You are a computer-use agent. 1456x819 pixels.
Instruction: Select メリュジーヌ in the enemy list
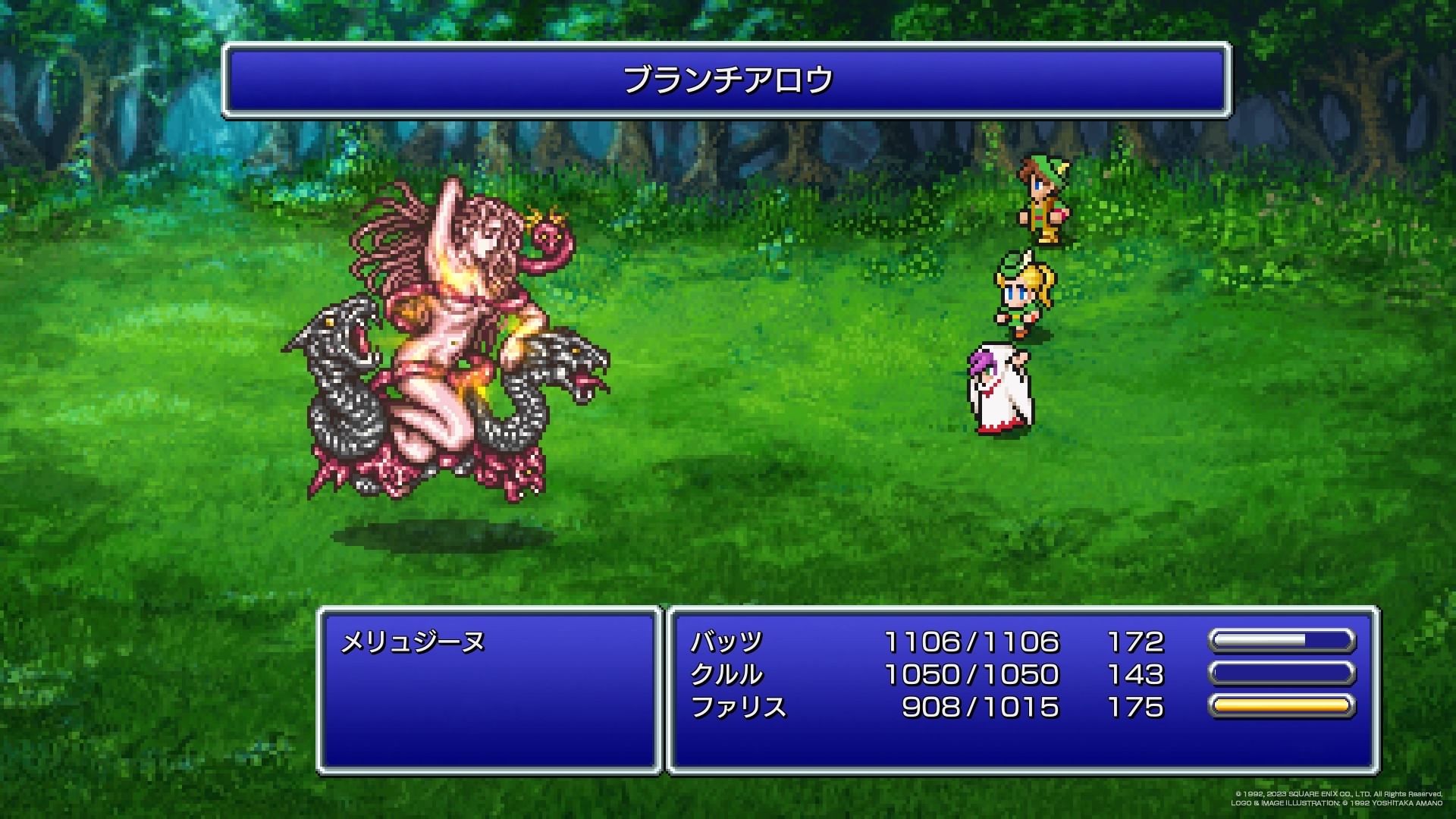413,643
